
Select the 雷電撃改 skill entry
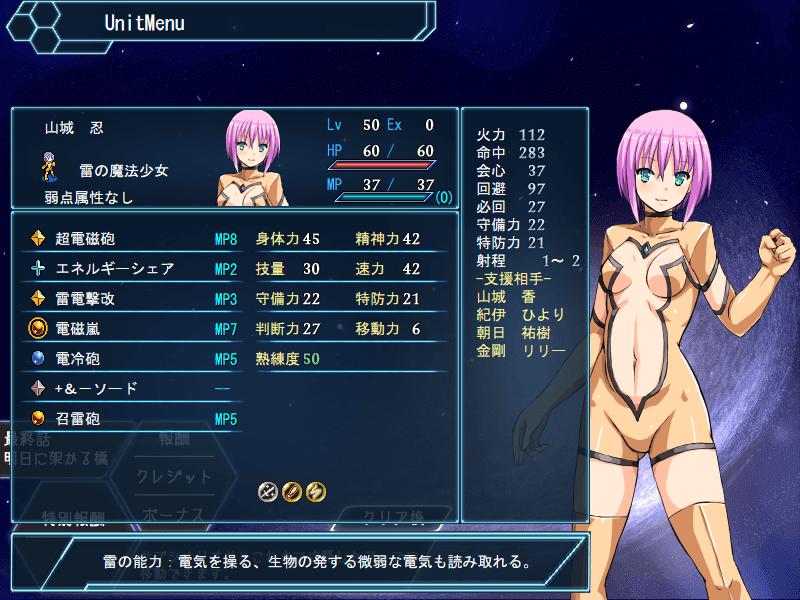point(130,299)
